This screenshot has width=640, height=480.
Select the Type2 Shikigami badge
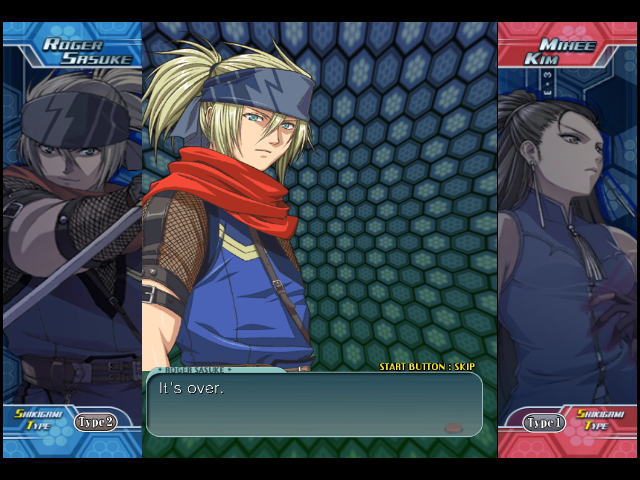tap(95, 422)
